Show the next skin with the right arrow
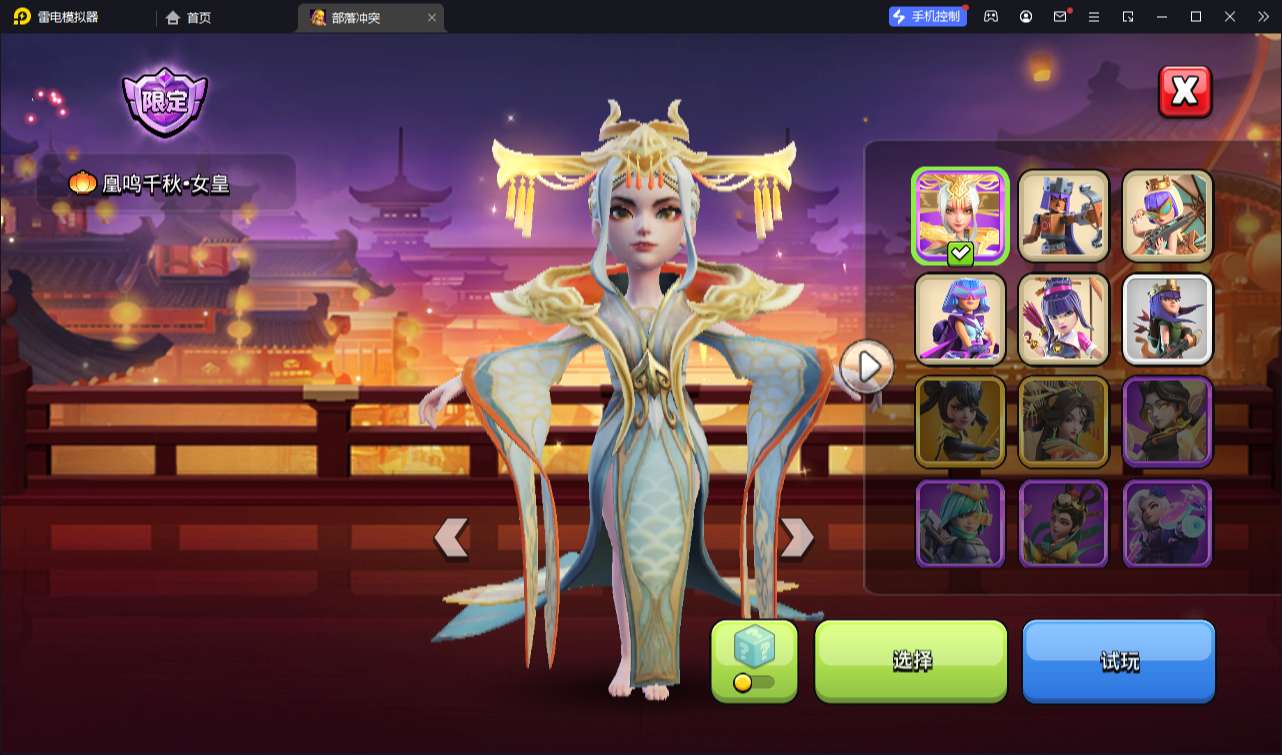This screenshot has width=1282, height=755. [796, 538]
